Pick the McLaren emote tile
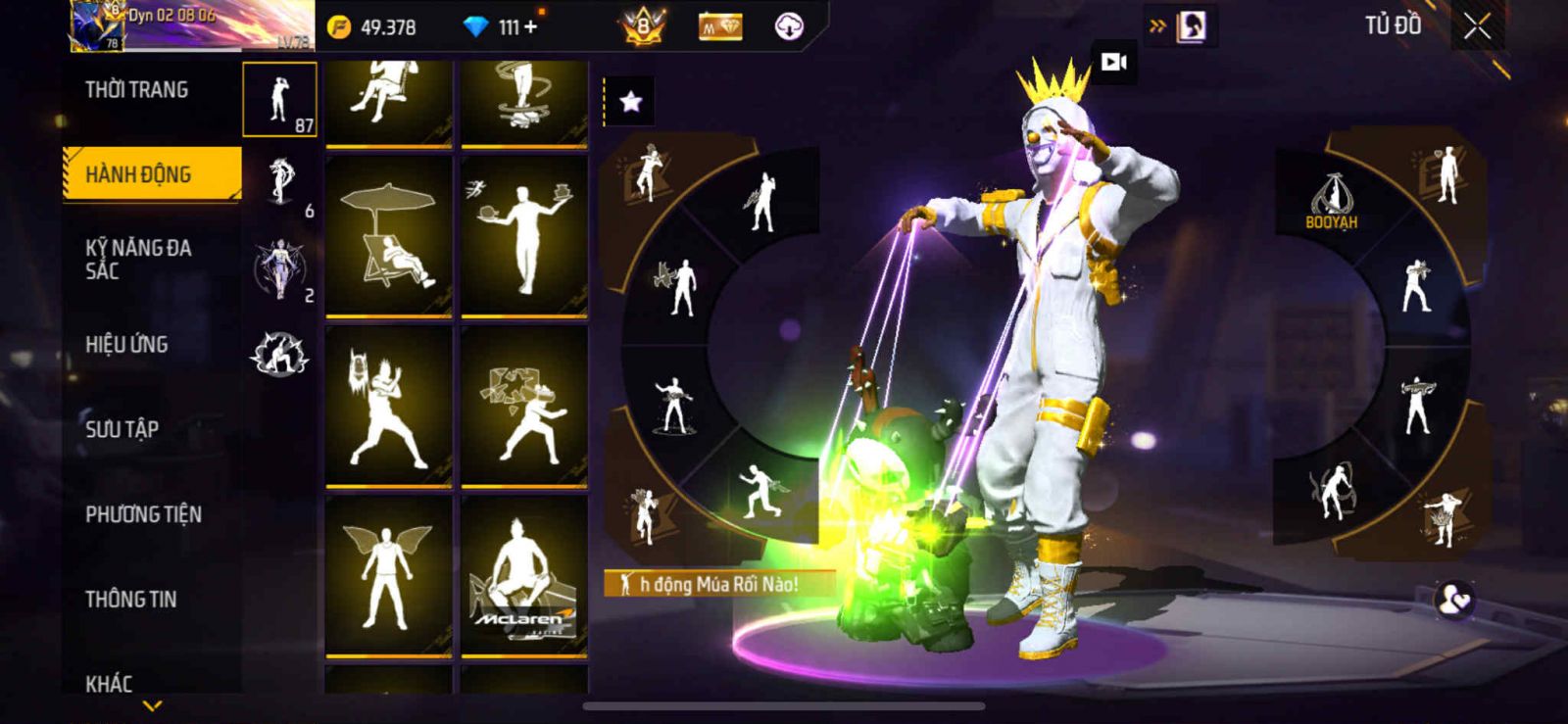Viewport: 1568px width, 724px height. point(523,576)
